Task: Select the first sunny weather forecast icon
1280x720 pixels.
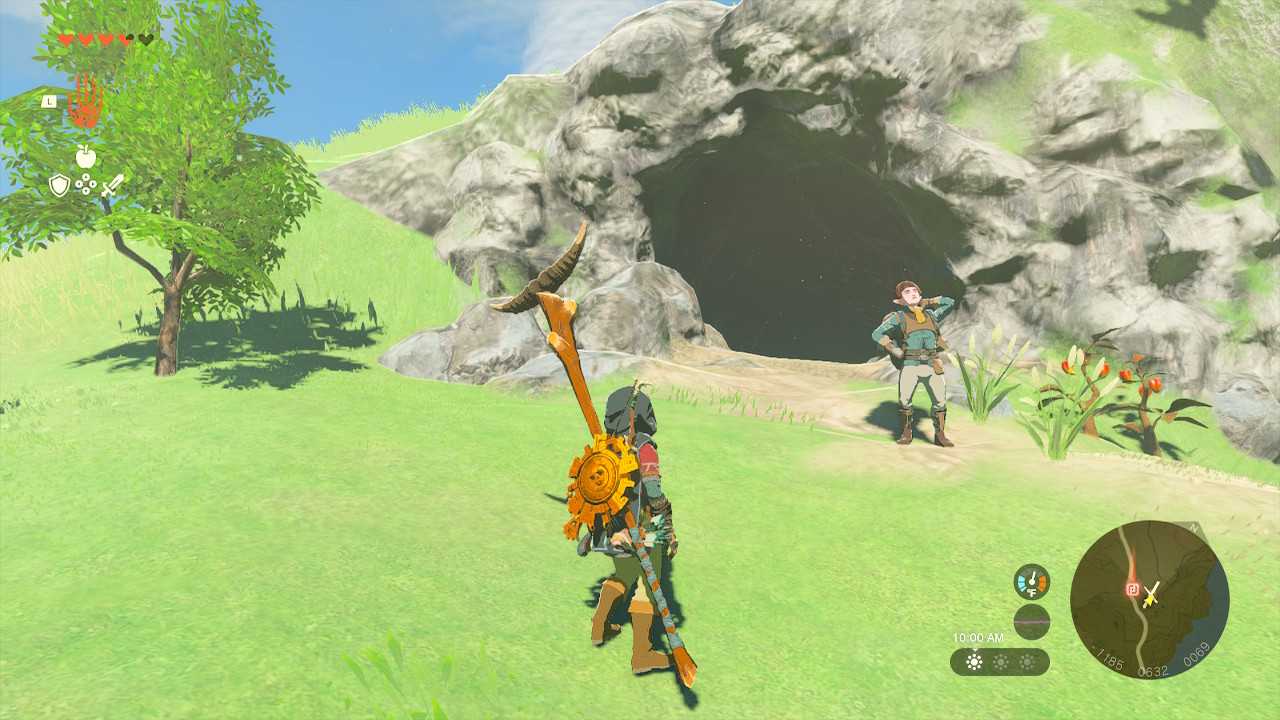Action: (x=975, y=660)
